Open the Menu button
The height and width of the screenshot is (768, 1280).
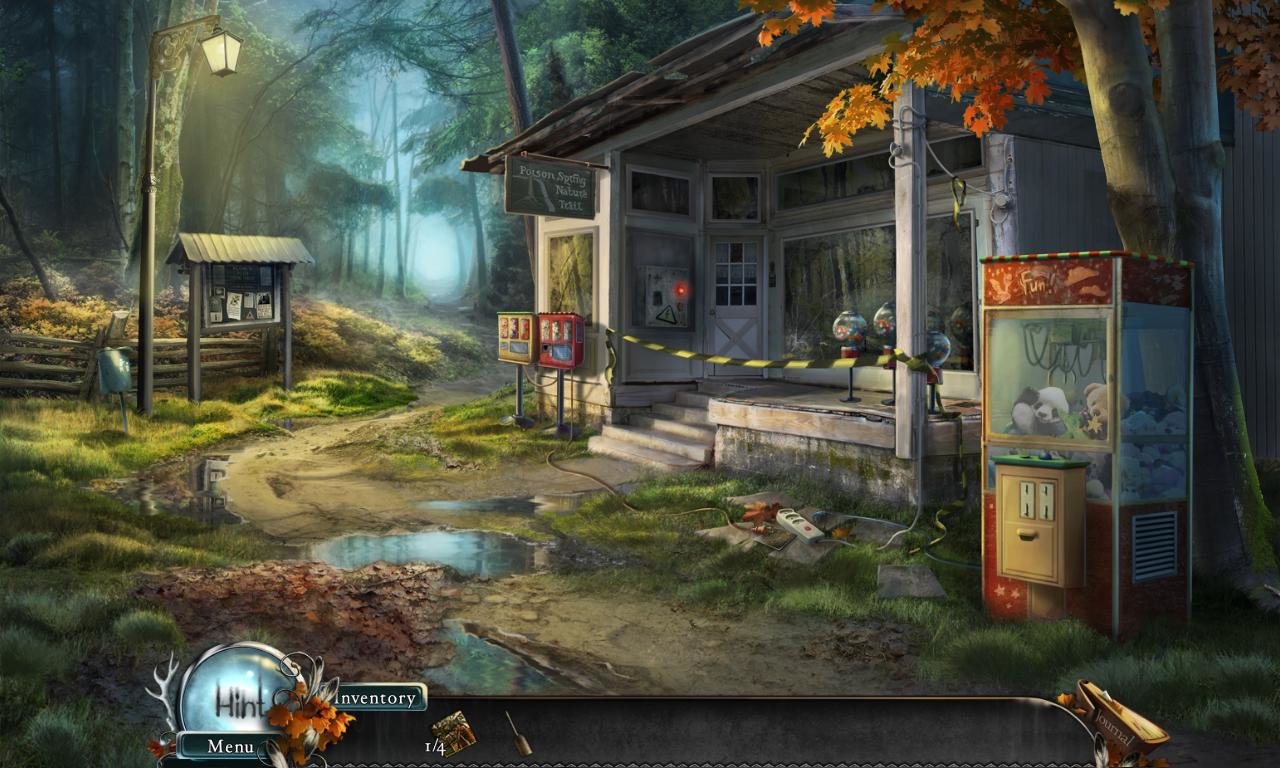[x=229, y=746]
